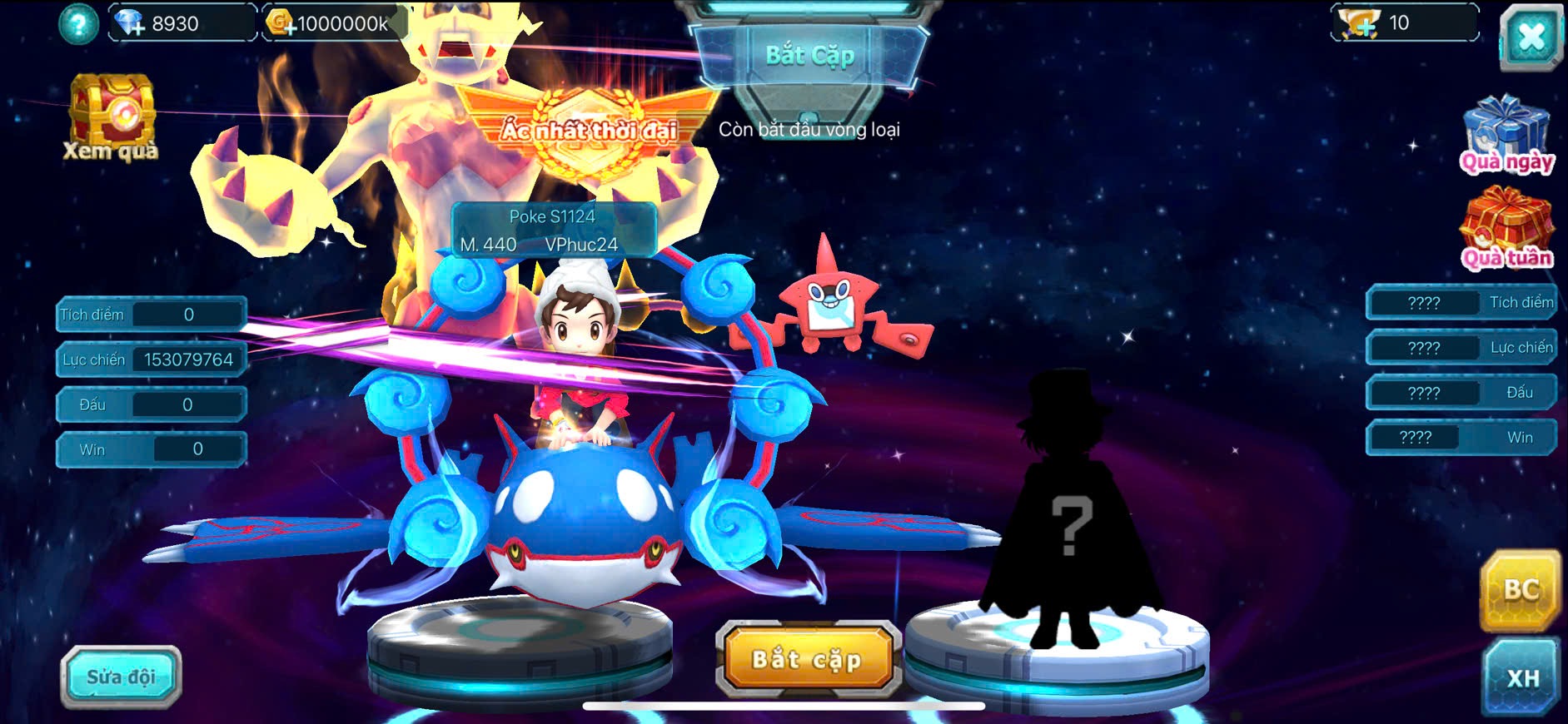This screenshot has width=1568, height=724.
Task: Open the Quà tuần weekly gift
Action: pyautogui.click(x=1506, y=230)
